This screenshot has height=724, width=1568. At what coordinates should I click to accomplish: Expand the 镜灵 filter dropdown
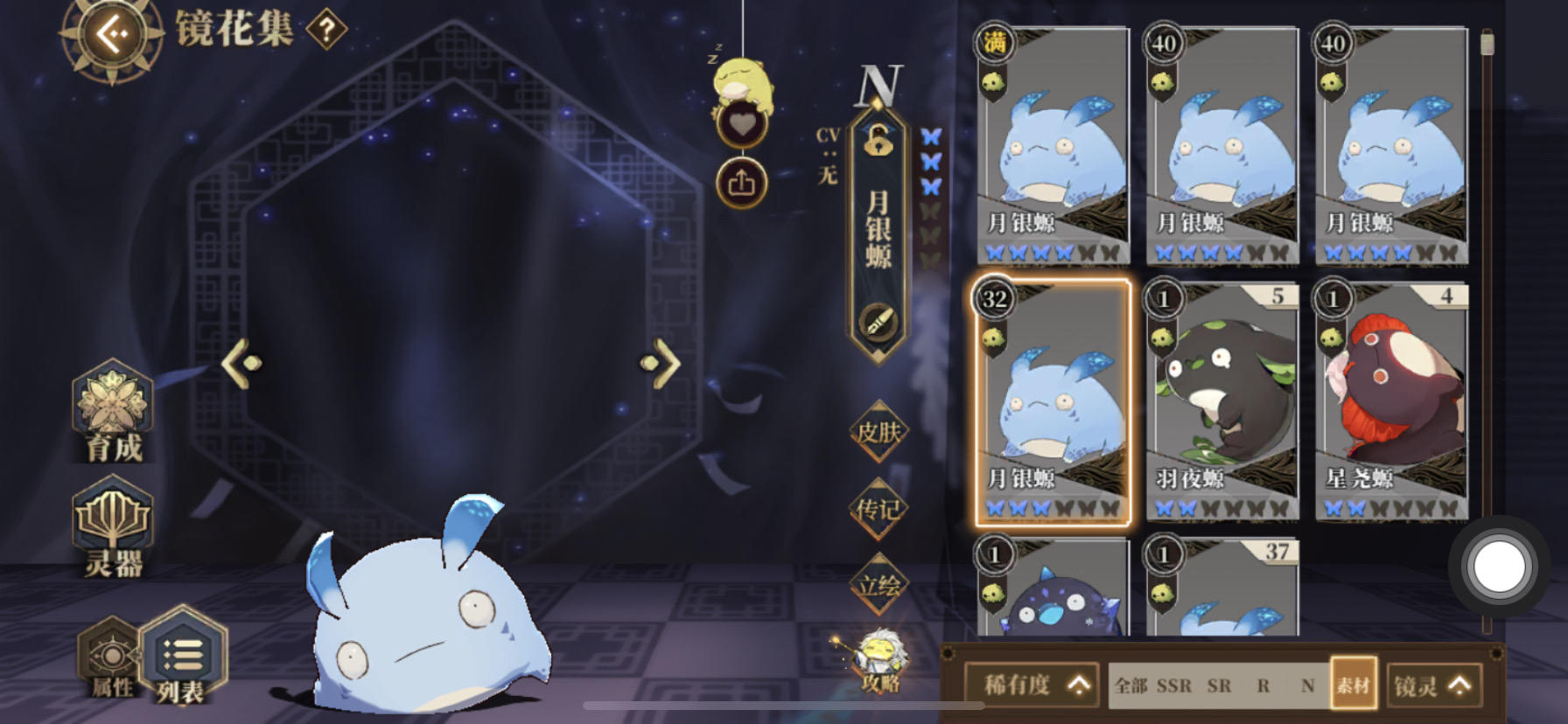[x=1433, y=686]
